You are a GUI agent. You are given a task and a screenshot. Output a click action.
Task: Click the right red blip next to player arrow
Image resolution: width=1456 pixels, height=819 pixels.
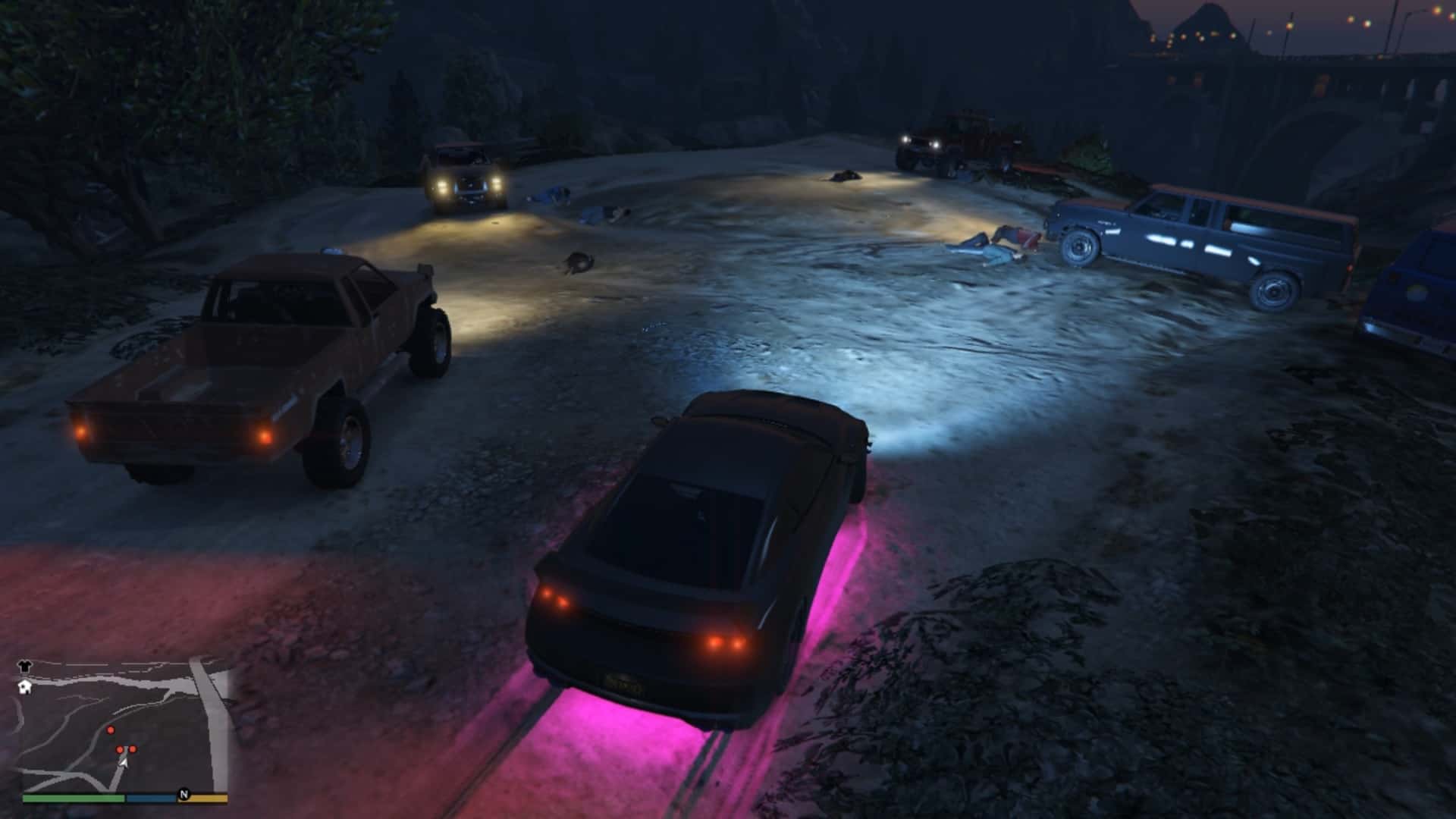pos(133,749)
